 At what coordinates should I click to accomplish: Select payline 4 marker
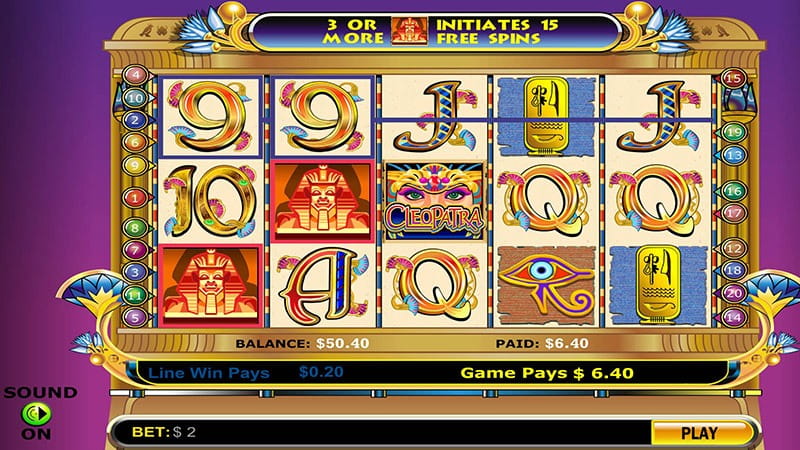(x=132, y=75)
